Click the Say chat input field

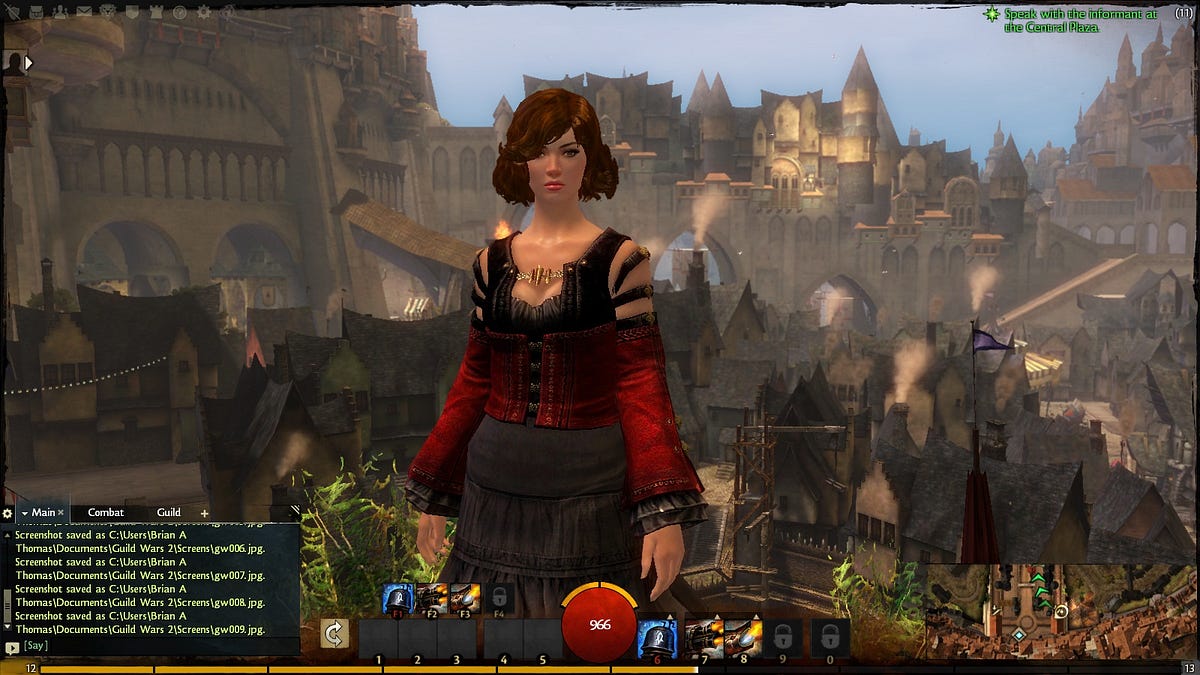click(150, 646)
